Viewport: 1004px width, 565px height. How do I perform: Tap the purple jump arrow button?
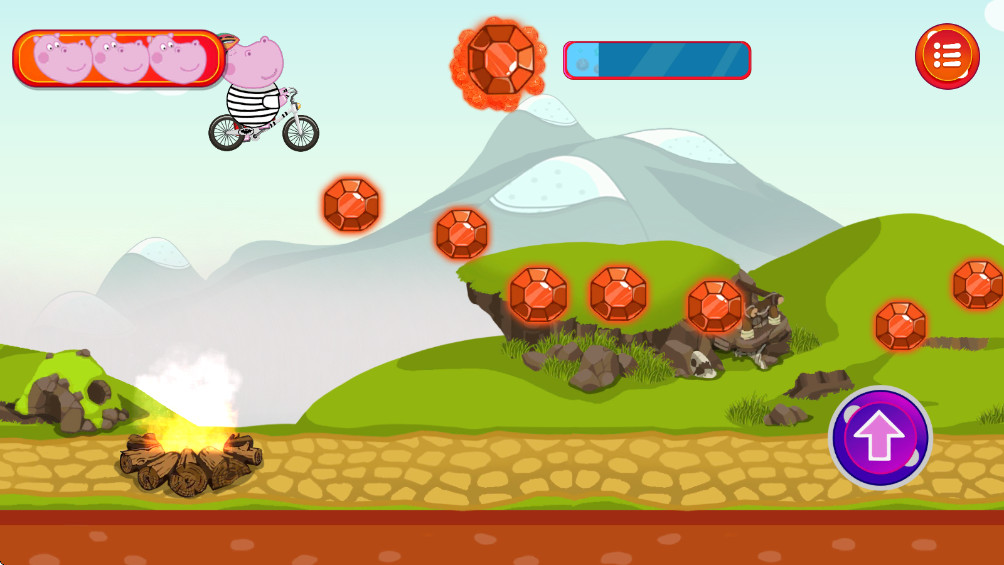pos(880,437)
